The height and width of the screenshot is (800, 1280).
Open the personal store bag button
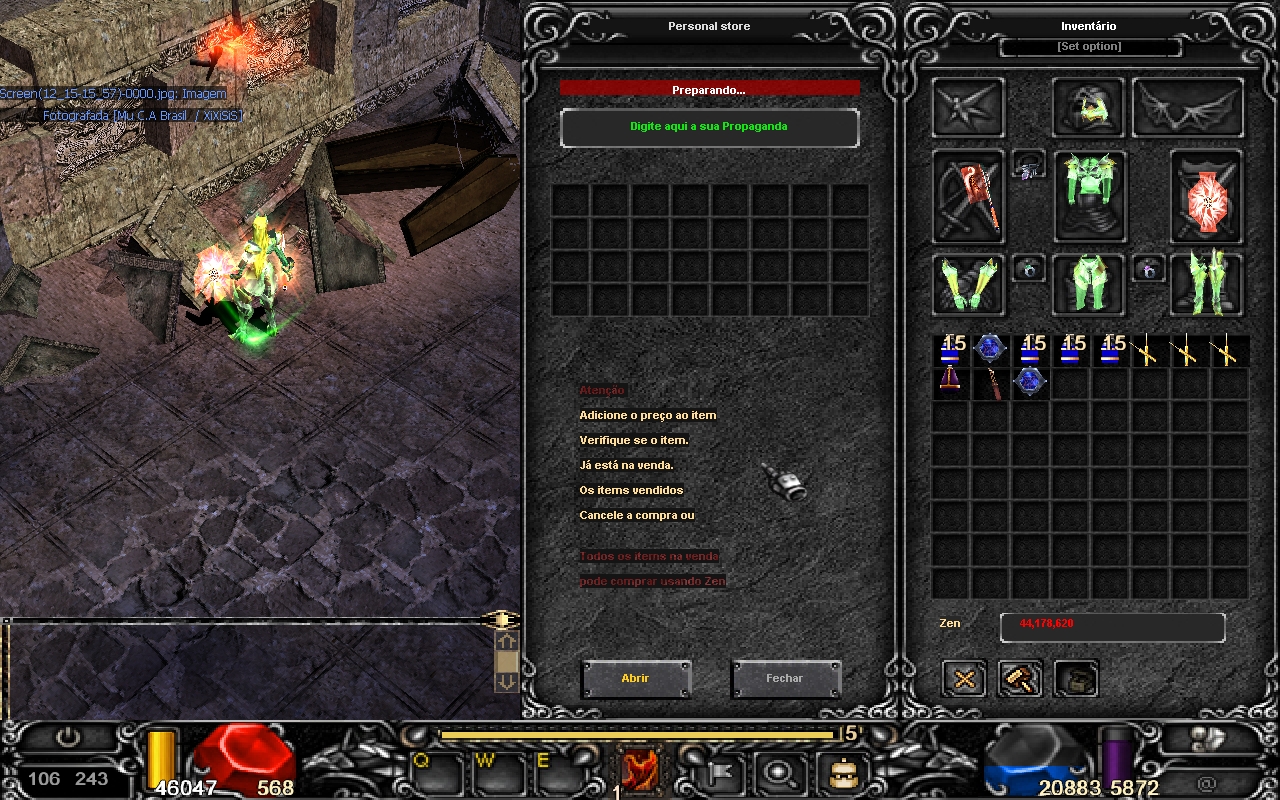click(1076, 679)
